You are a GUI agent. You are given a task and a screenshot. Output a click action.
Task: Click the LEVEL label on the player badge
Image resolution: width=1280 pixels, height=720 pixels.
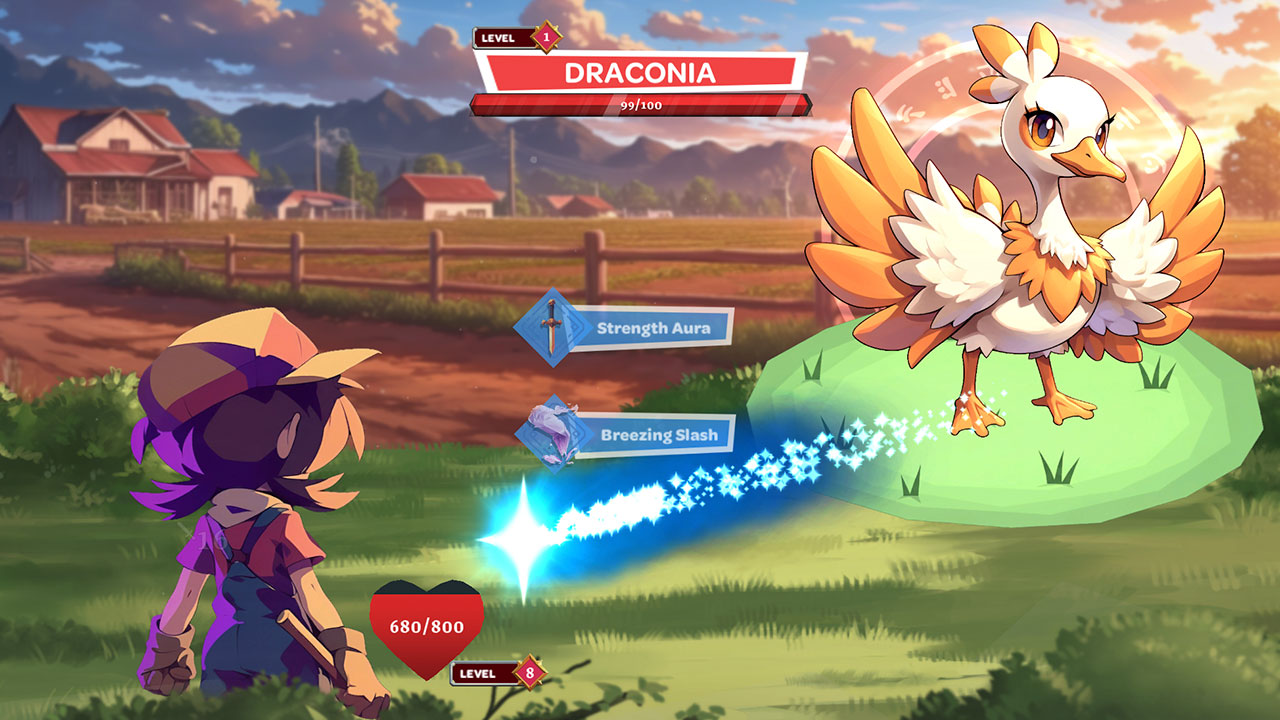pyautogui.click(x=479, y=673)
